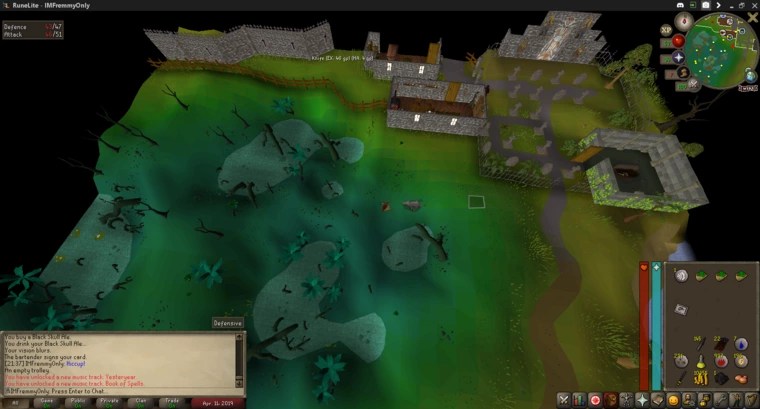Click on the circular minimap
This screenshot has width=760, height=409.
pyautogui.click(x=722, y=49)
